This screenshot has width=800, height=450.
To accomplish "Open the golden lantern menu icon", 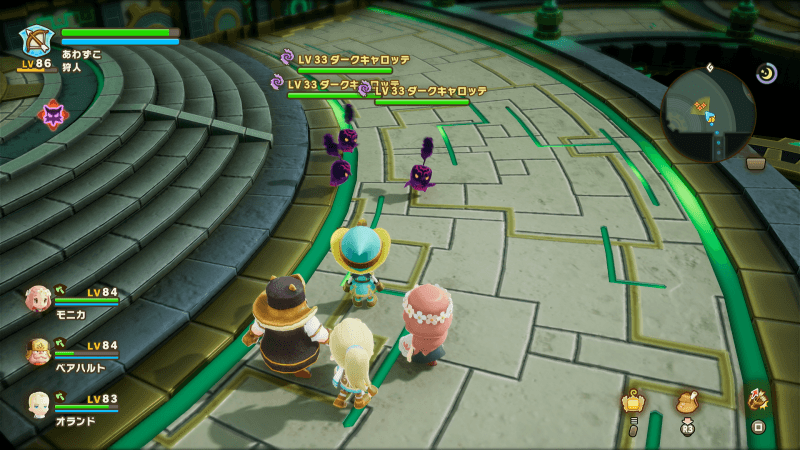I will click(632, 403).
